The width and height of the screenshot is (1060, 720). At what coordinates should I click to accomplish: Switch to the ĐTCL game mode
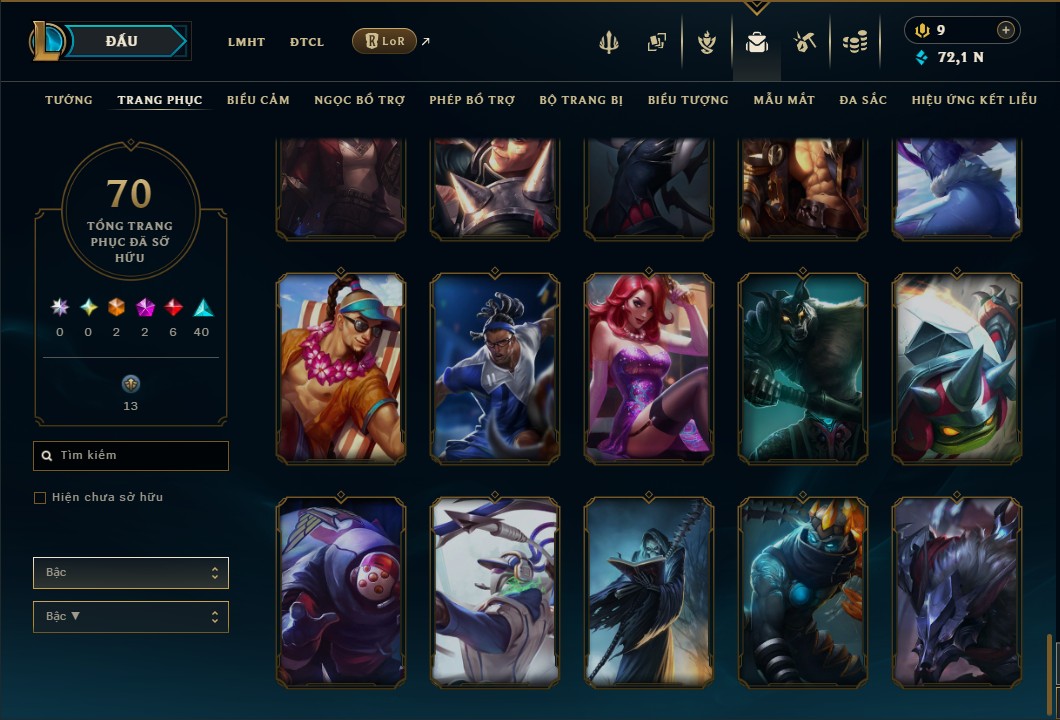click(x=307, y=42)
